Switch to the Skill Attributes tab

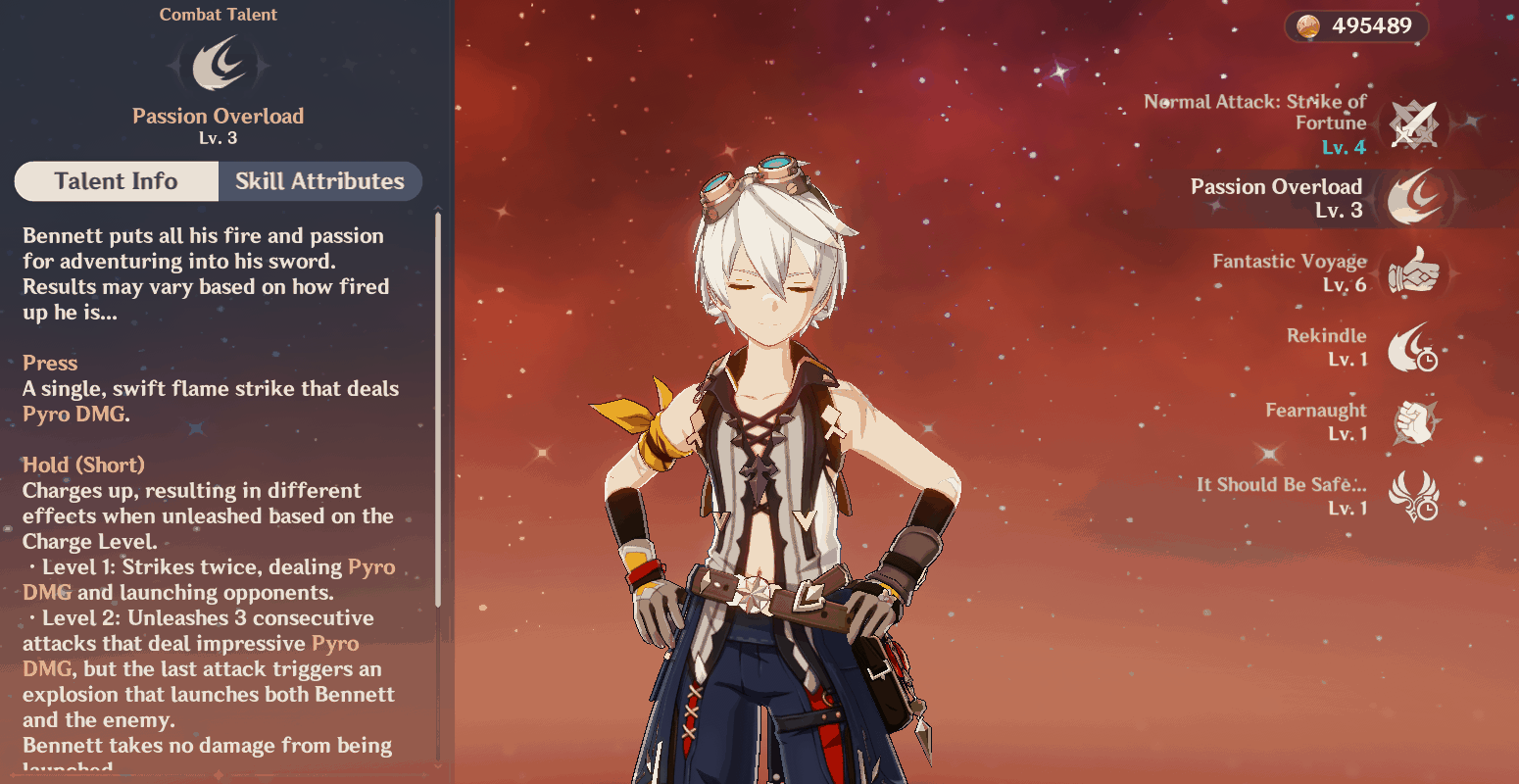[319, 181]
